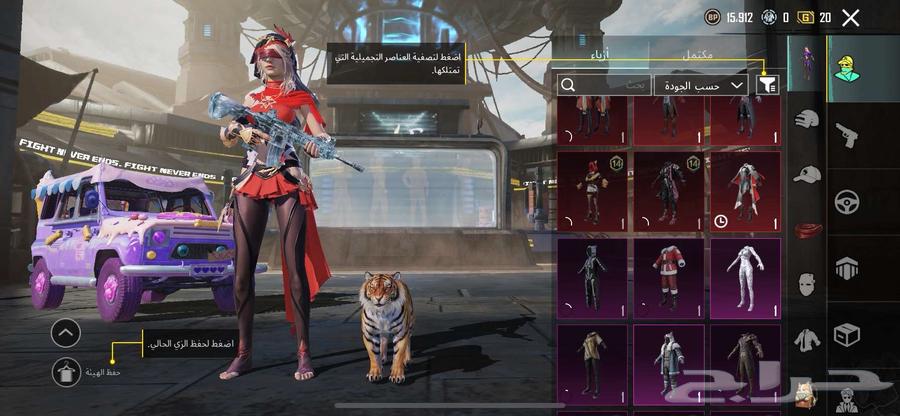The height and width of the screenshot is (416, 900).
Task: Open the crate box section
Action: click(848, 333)
